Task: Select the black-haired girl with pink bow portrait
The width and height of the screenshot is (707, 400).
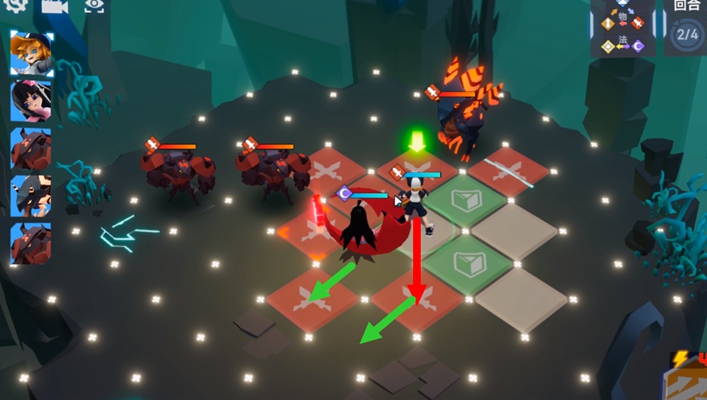Action: tap(31, 100)
